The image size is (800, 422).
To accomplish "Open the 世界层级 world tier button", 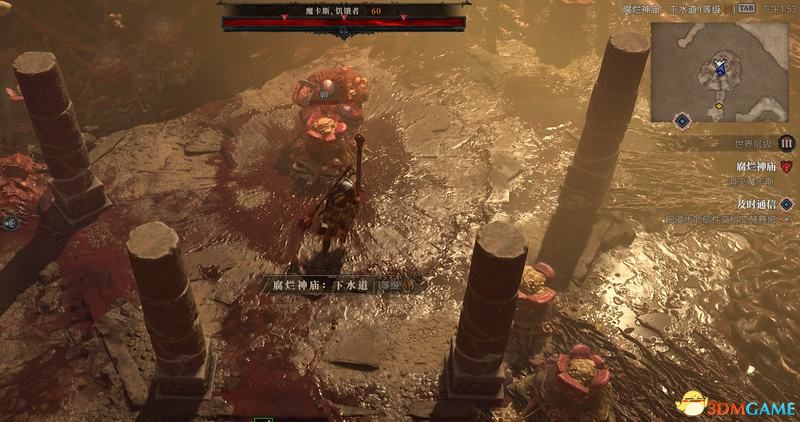I will pyautogui.click(x=786, y=143).
